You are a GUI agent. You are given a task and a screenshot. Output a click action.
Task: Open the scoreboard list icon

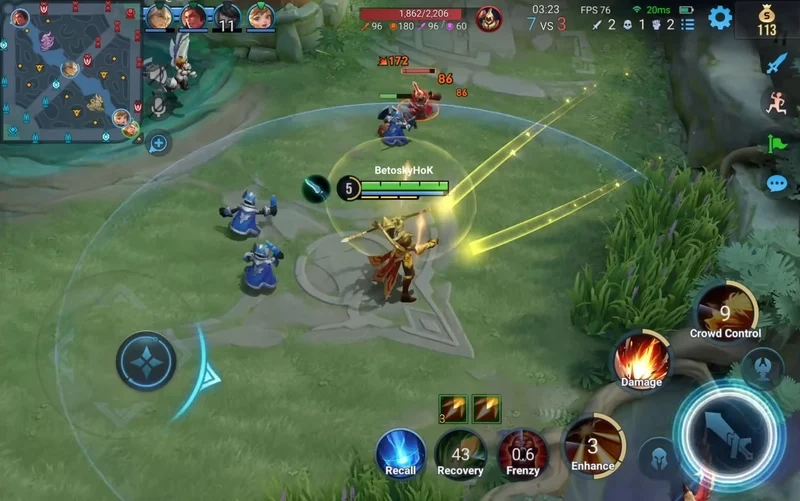click(x=687, y=10)
